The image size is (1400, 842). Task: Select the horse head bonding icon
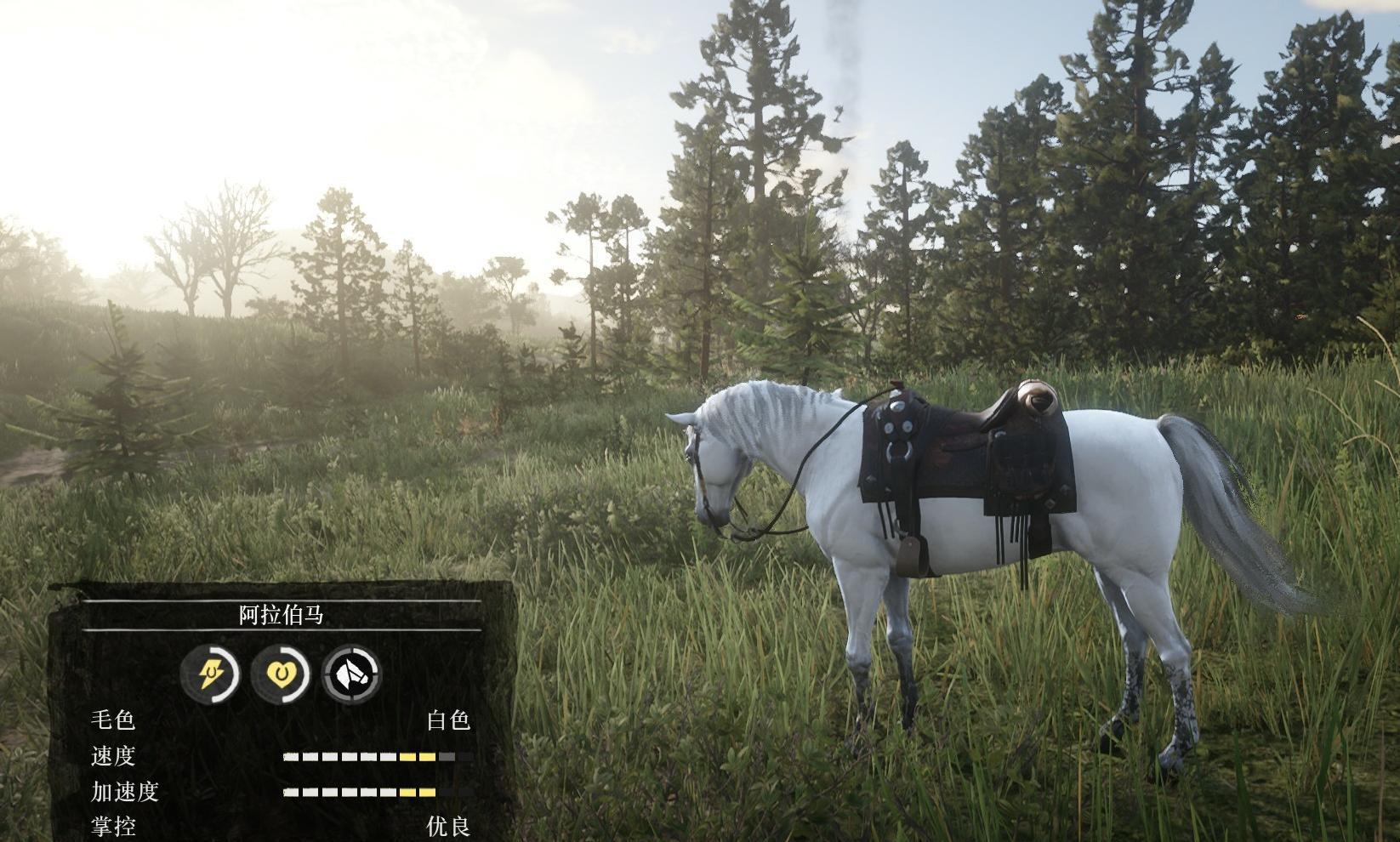coord(351,674)
